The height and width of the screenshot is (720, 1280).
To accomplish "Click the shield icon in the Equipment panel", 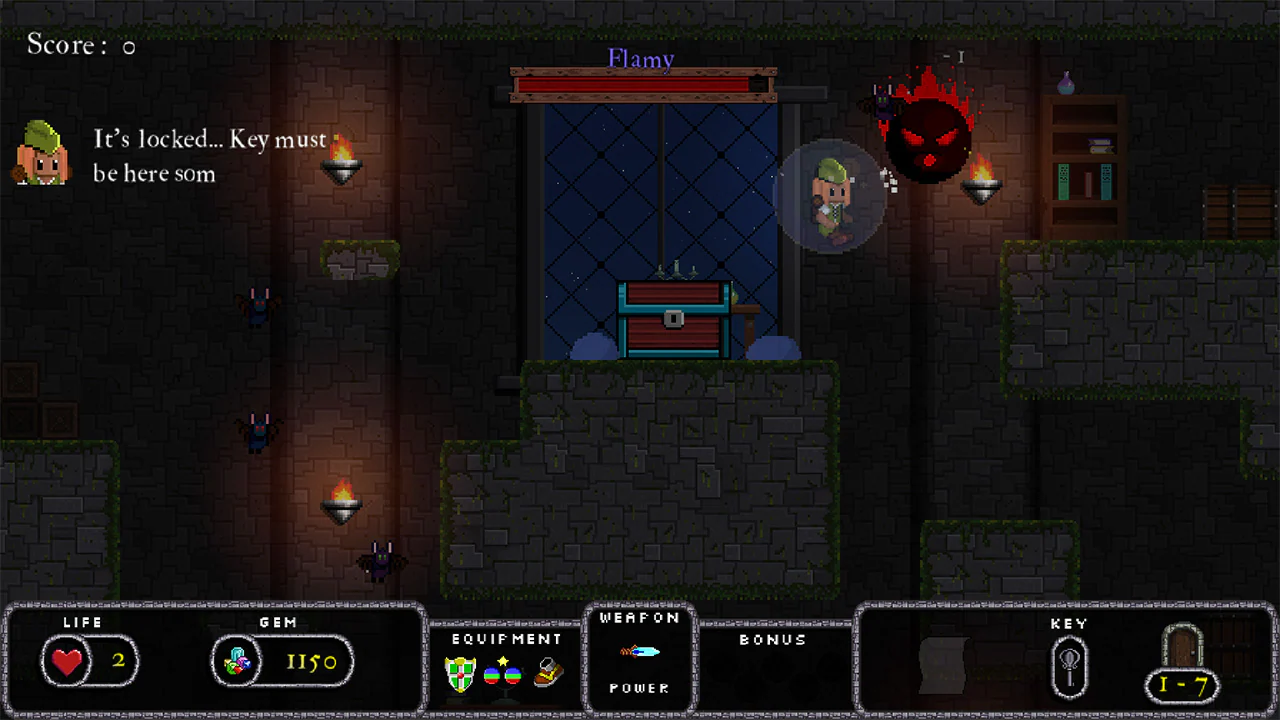I will click(x=459, y=675).
